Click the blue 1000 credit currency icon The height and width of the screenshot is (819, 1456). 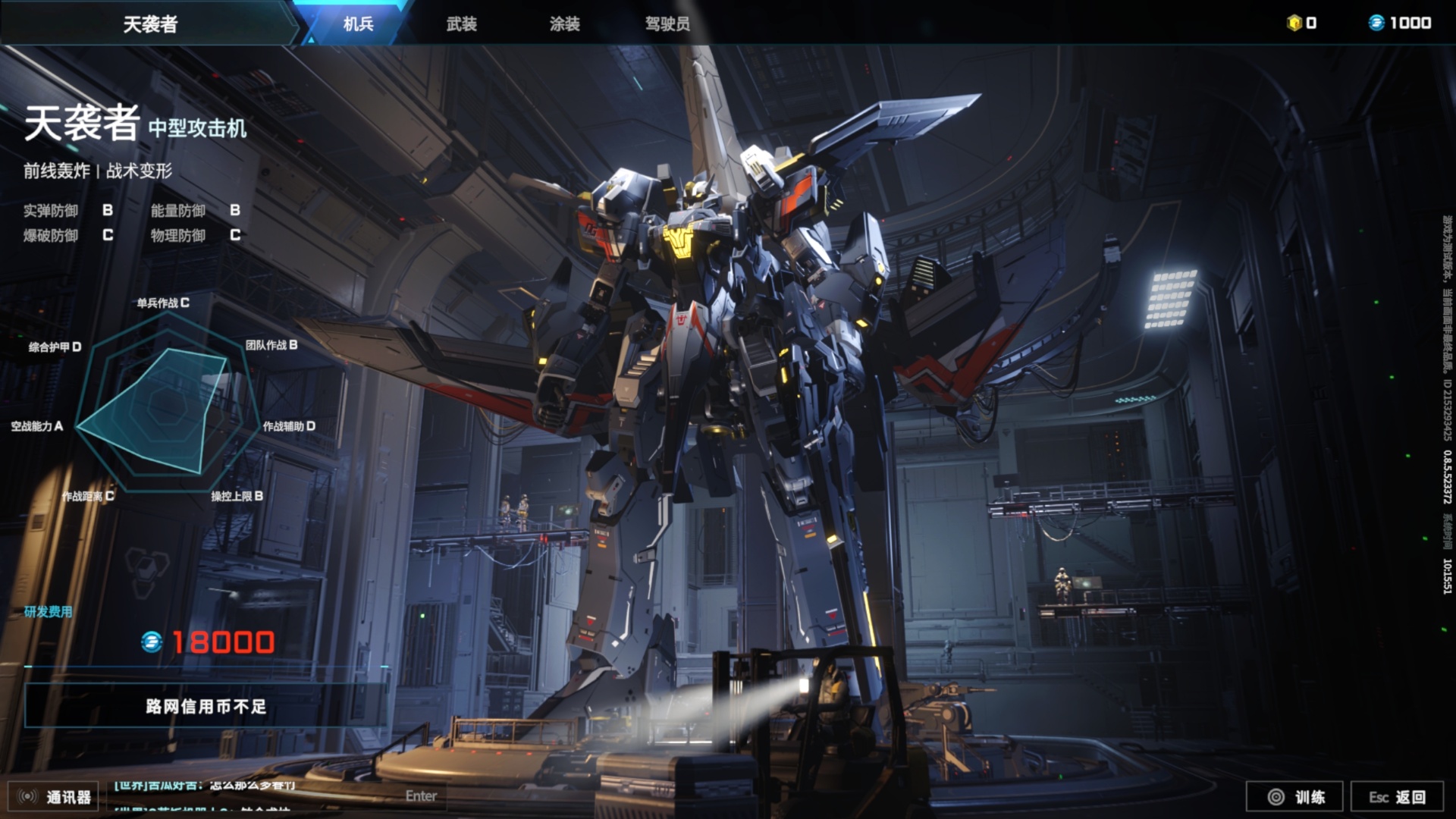[x=1376, y=23]
